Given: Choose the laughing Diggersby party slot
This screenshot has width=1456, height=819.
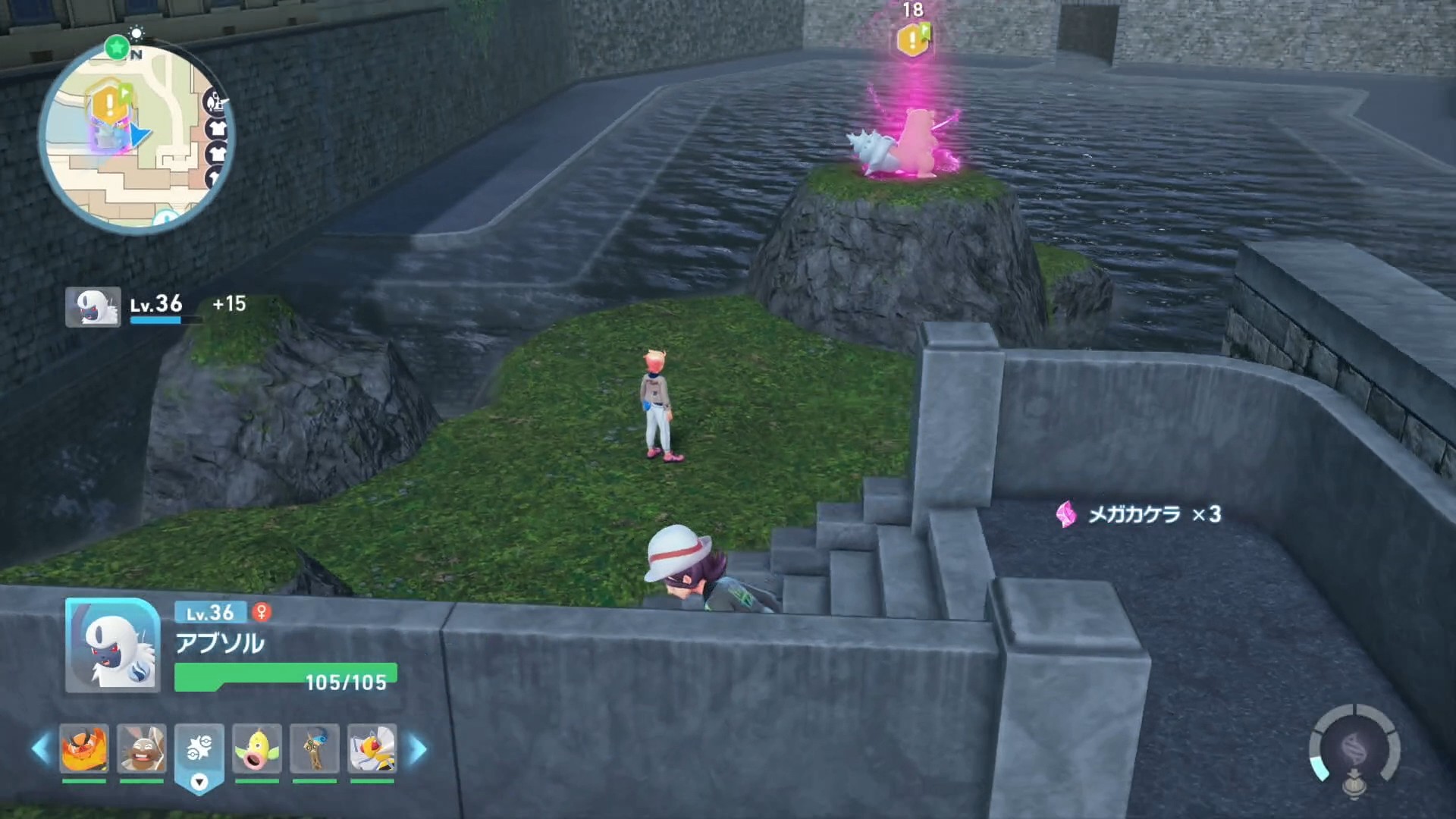Looking at the screenshot, I should 142,748.
